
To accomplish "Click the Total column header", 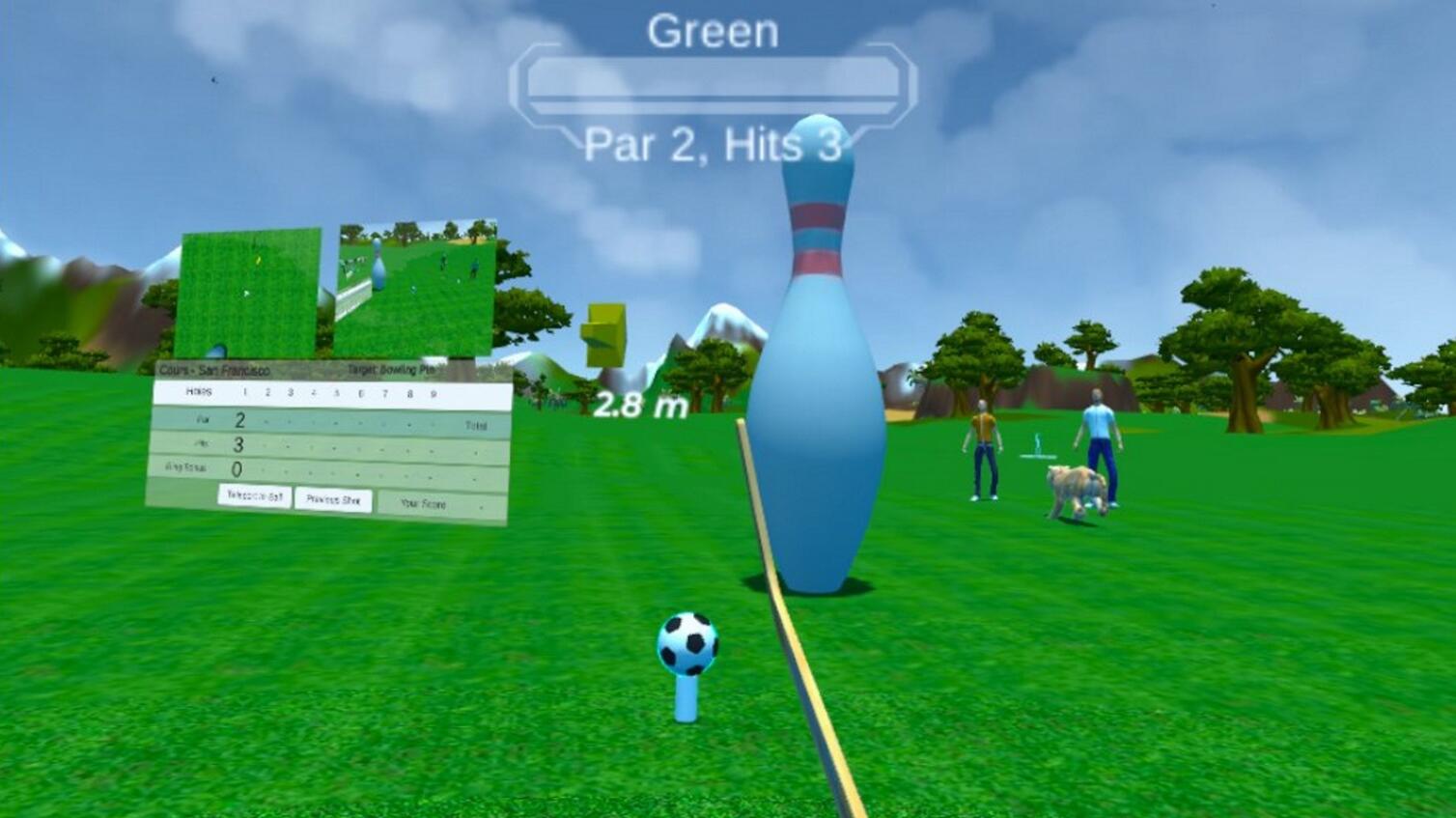I will coord(477,423).
